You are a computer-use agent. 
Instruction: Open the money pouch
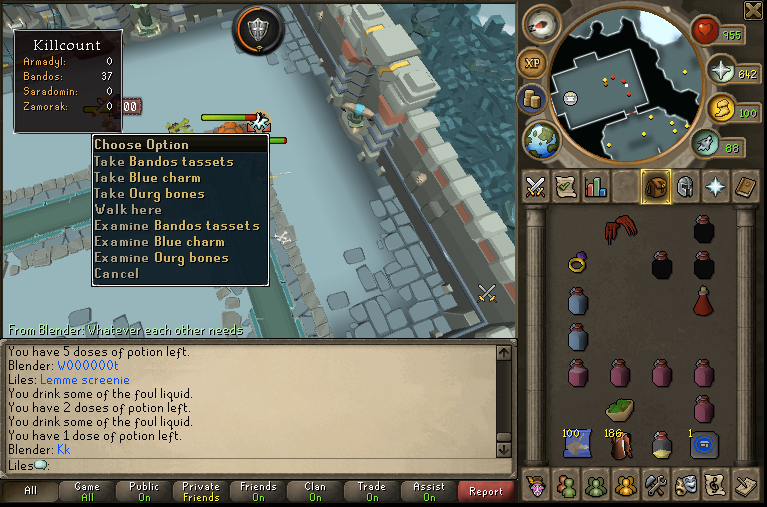pyautogui.click(x=531, y=100)
